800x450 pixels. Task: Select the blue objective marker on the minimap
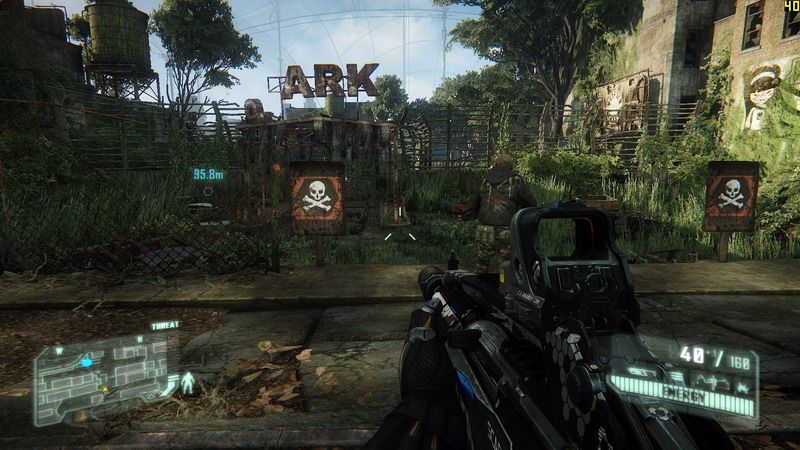click(87, 362)
